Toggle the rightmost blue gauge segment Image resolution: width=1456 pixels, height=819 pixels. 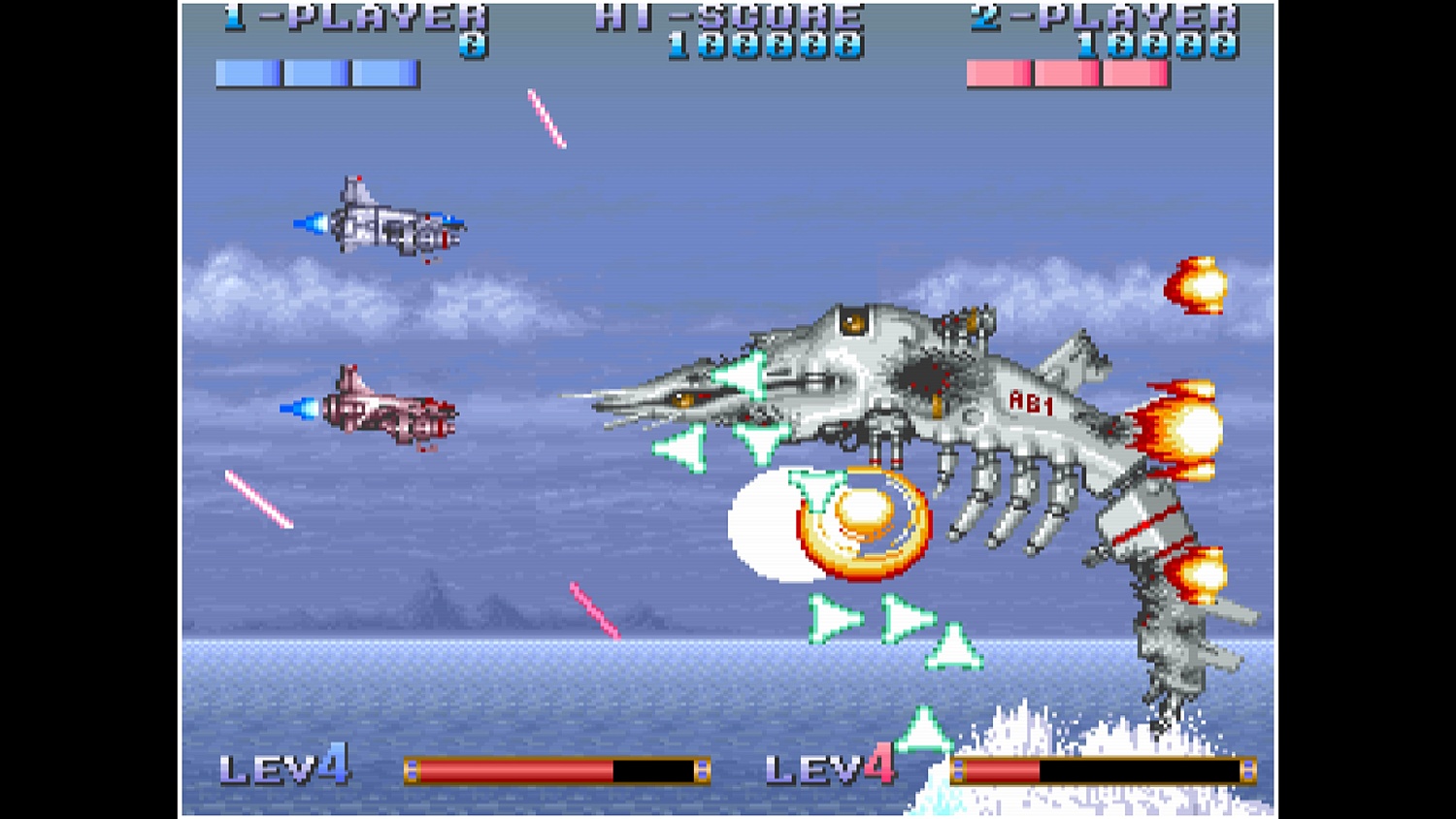tap(383, 70)
